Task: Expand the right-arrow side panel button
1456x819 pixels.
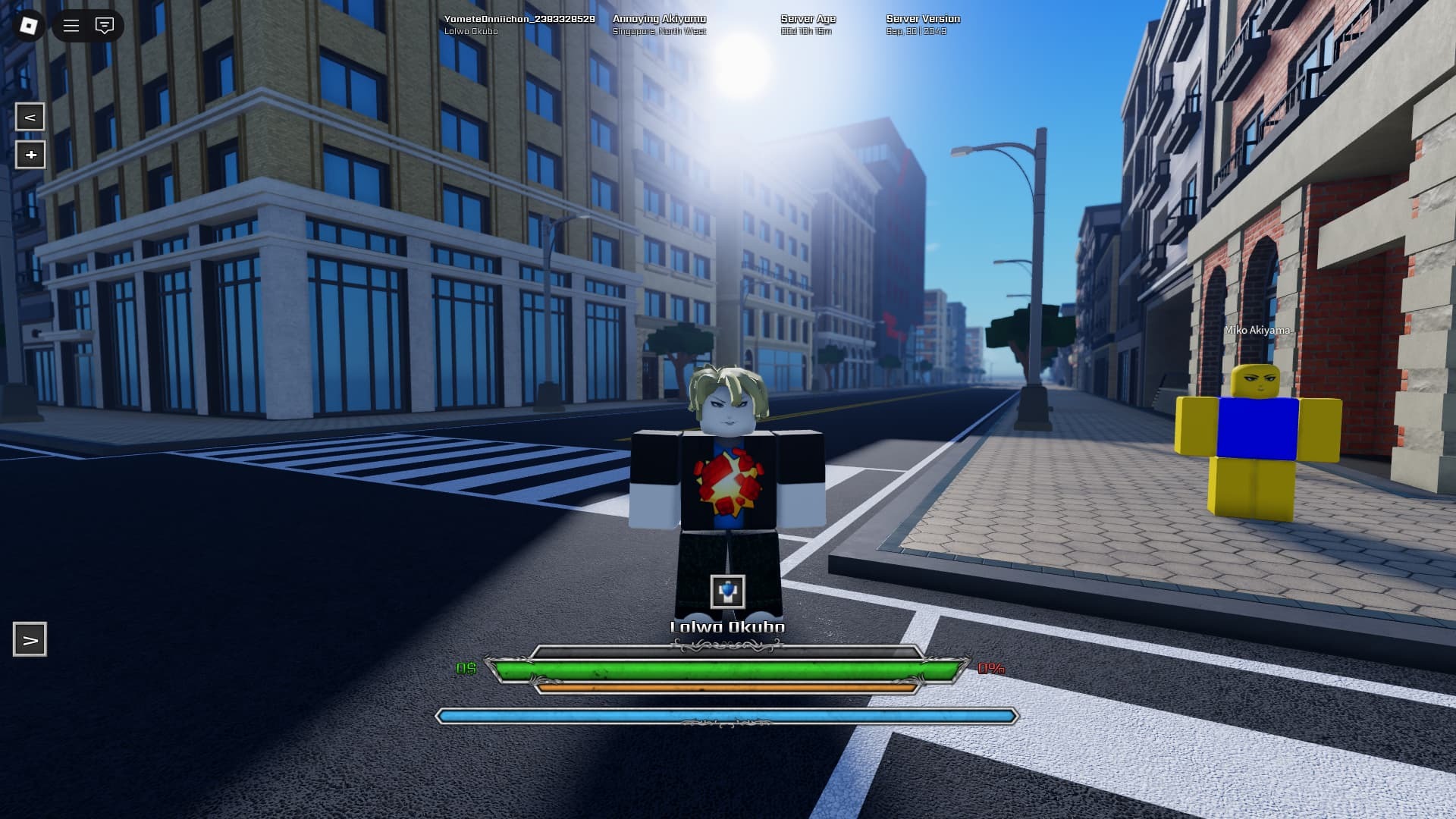Action: [x=30, y=639]
